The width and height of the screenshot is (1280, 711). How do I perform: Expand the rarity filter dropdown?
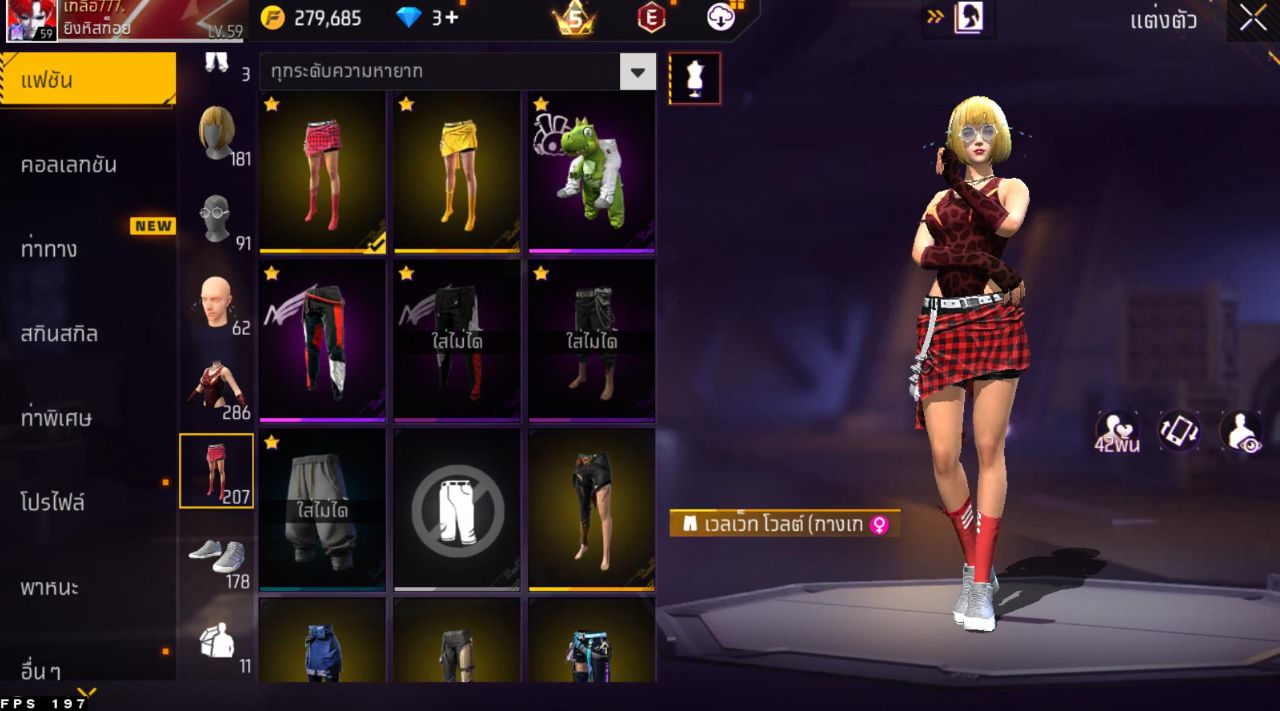[637, 71]
